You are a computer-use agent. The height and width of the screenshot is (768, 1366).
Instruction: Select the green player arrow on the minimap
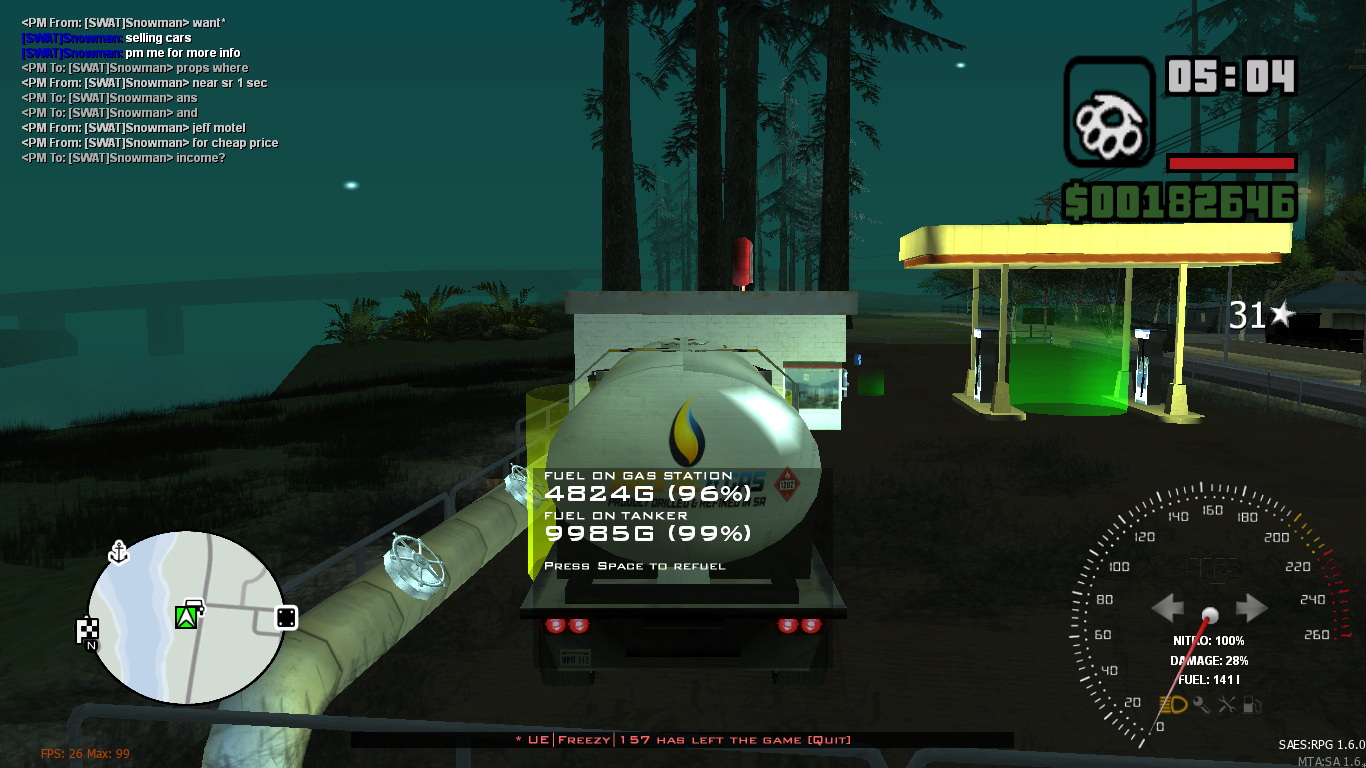[186, 617]
